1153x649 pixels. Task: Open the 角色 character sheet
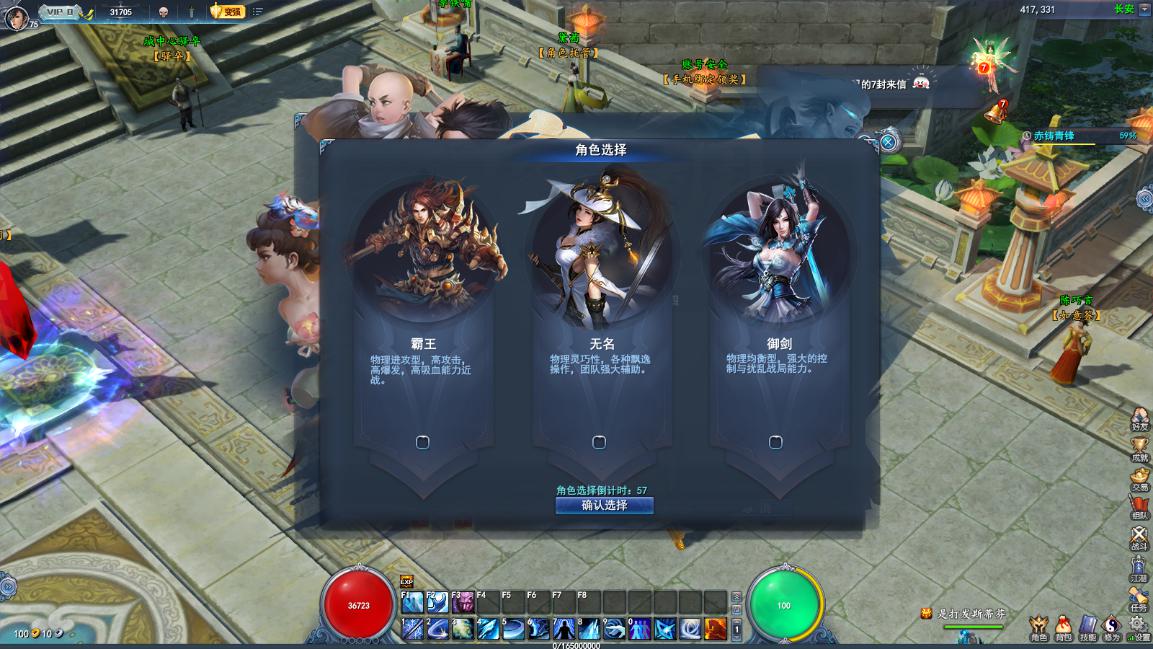tap(1039, 626)
